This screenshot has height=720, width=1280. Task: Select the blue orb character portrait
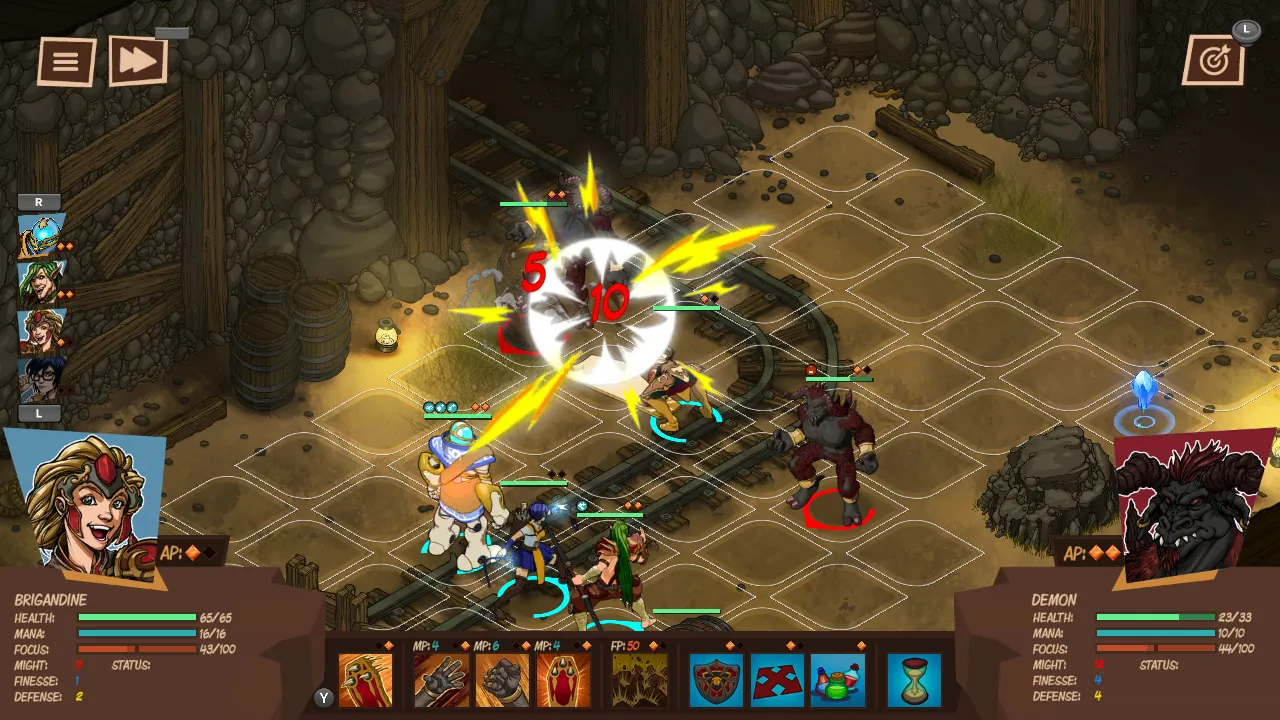38,234
